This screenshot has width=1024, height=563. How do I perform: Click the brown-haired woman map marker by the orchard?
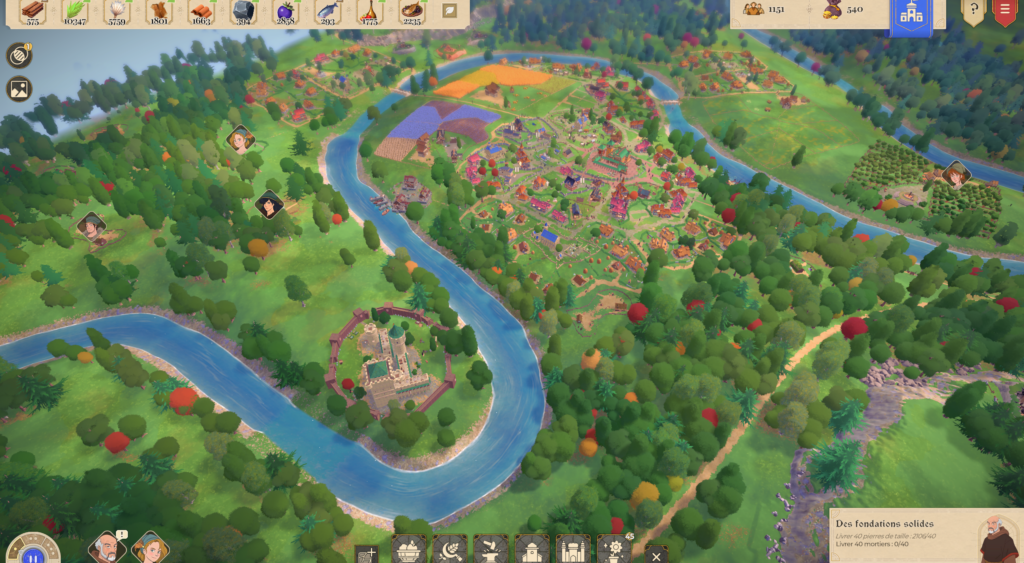point(956,175)
